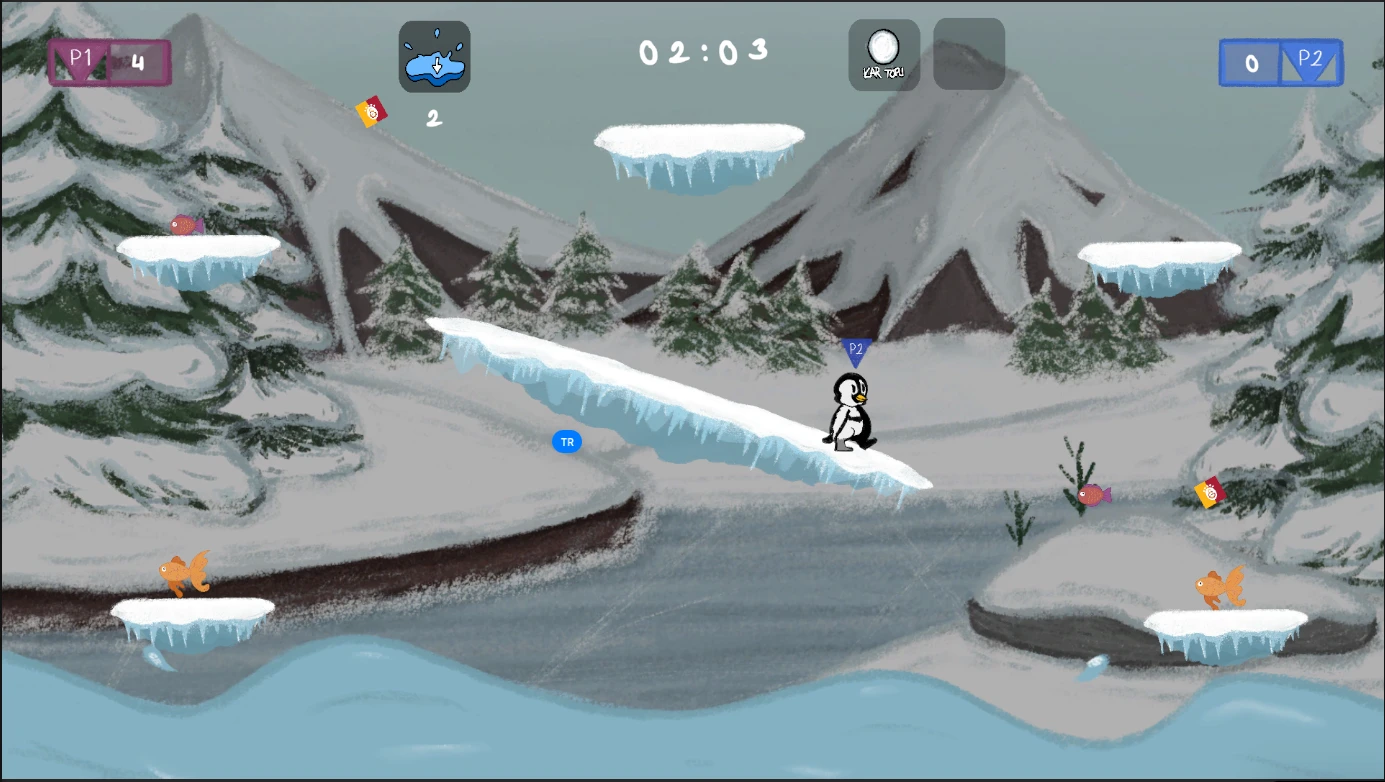This screenshot has height=782, width=1385.
Task: Activate the water splash ability icon
Action: pyautogui.click(x=434, y=57)
